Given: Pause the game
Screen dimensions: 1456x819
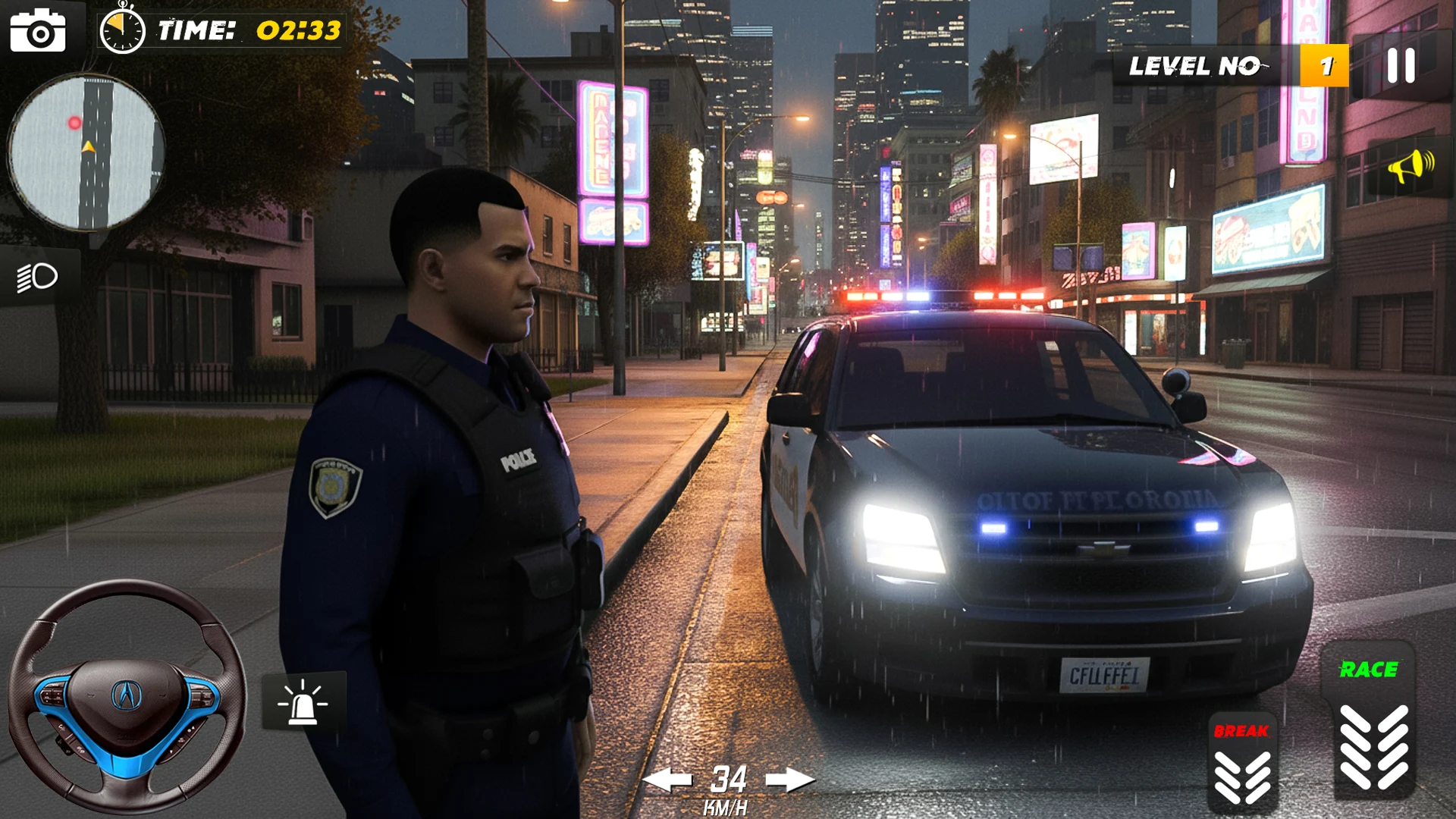Looking at the screenshot, I should point(1401,66).
